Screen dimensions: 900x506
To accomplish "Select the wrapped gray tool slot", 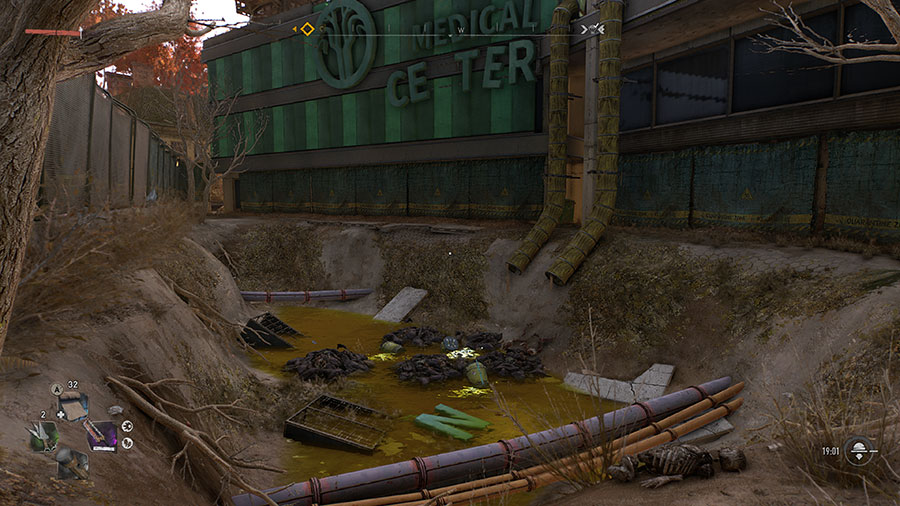I will pyautogui.click(x=72, y=464).
